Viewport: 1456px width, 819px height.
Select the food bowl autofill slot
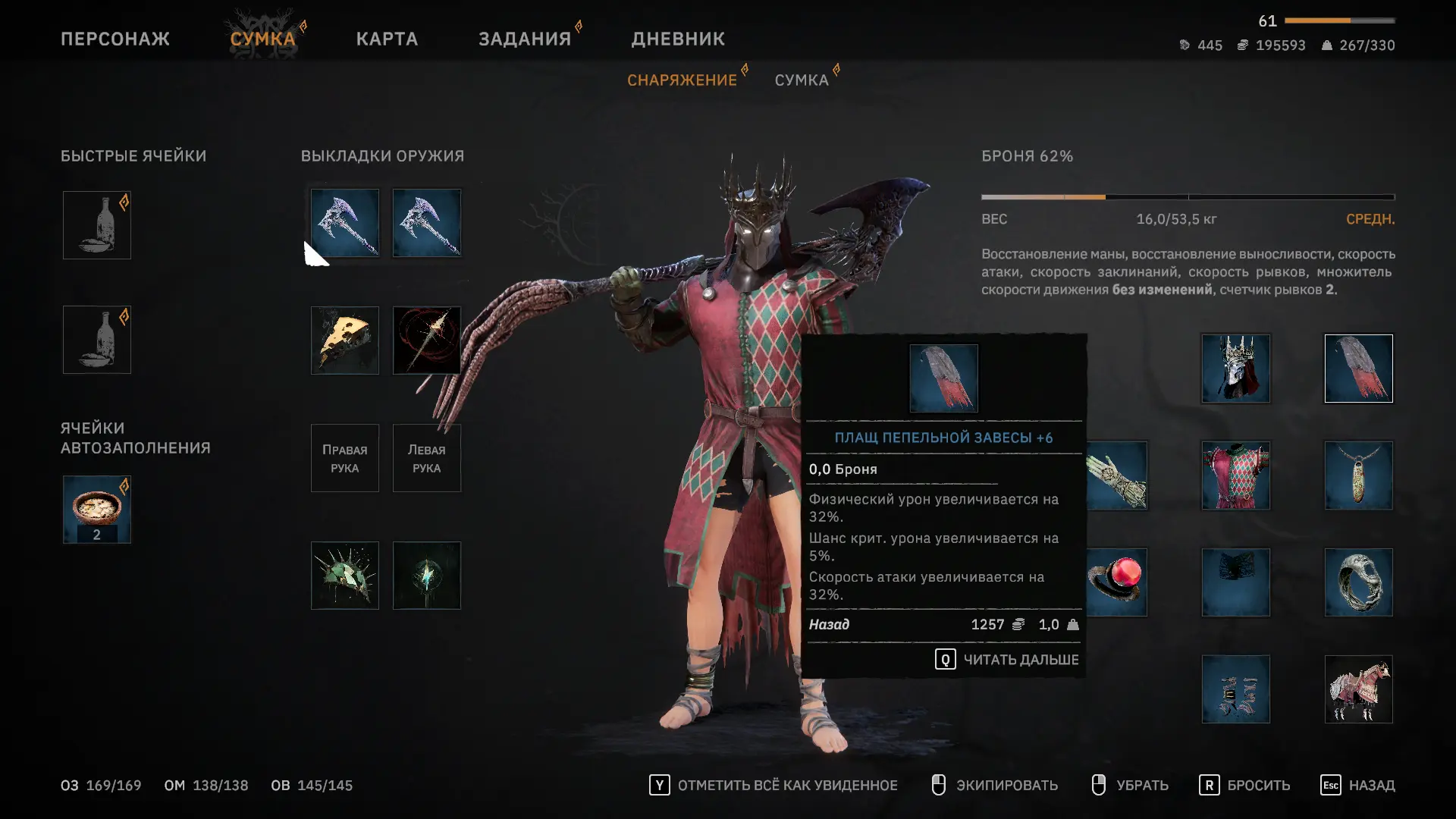pyautogui.click(x=97, y=510)
